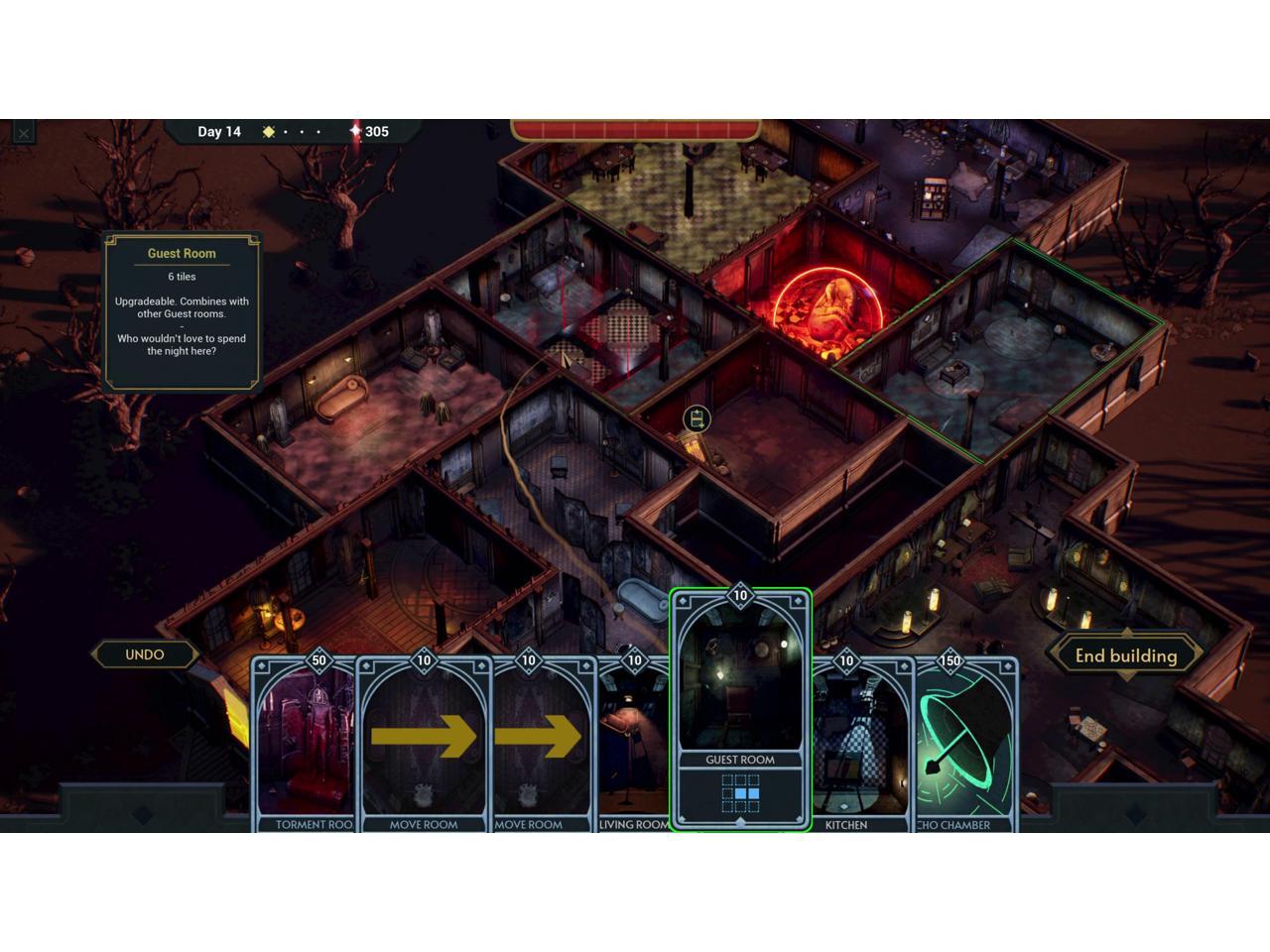
Task: Confirm with End building button
Action: point(1126,655)
